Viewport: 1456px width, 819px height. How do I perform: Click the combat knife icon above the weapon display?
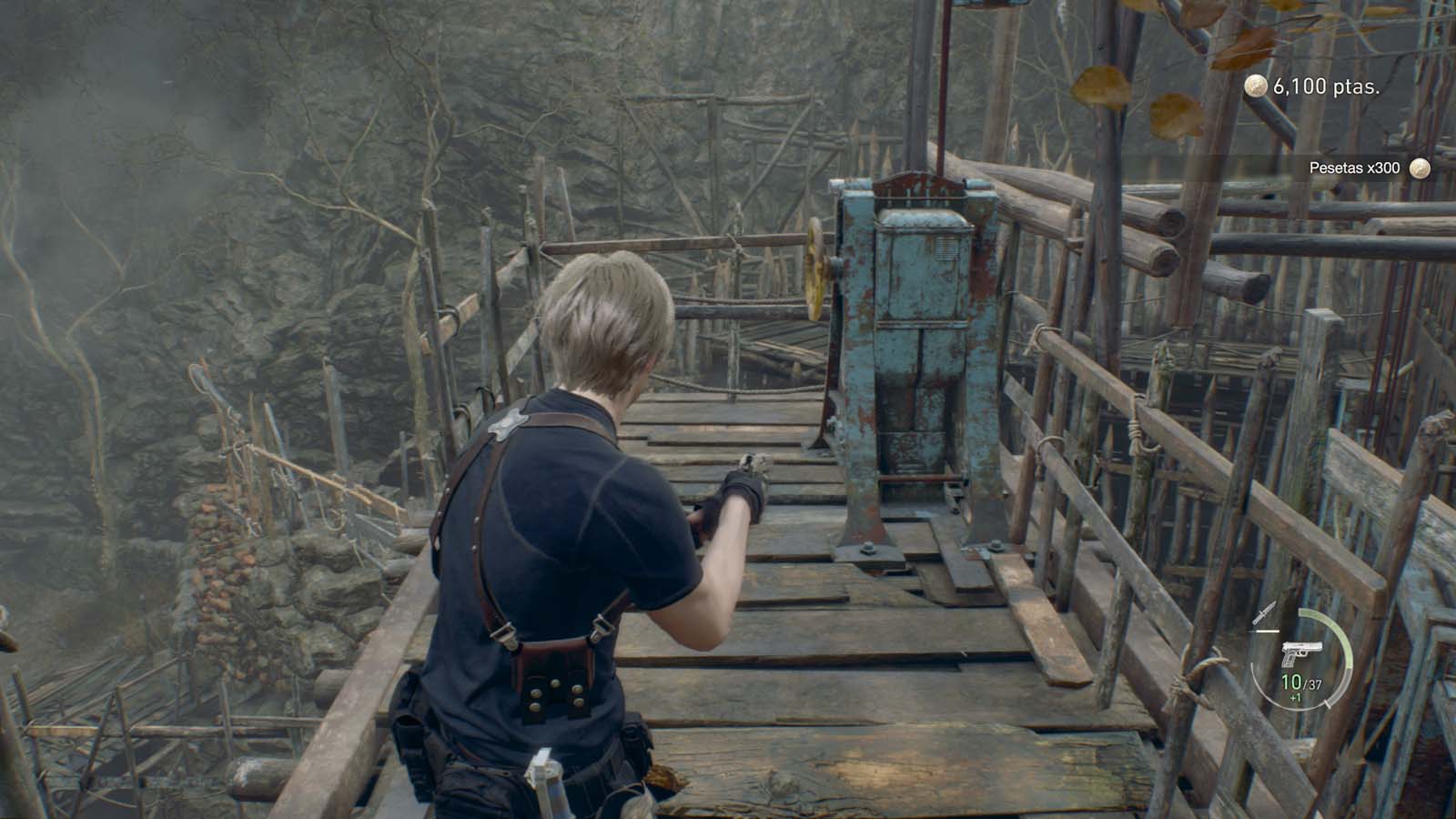click(x=1264, y=612)
